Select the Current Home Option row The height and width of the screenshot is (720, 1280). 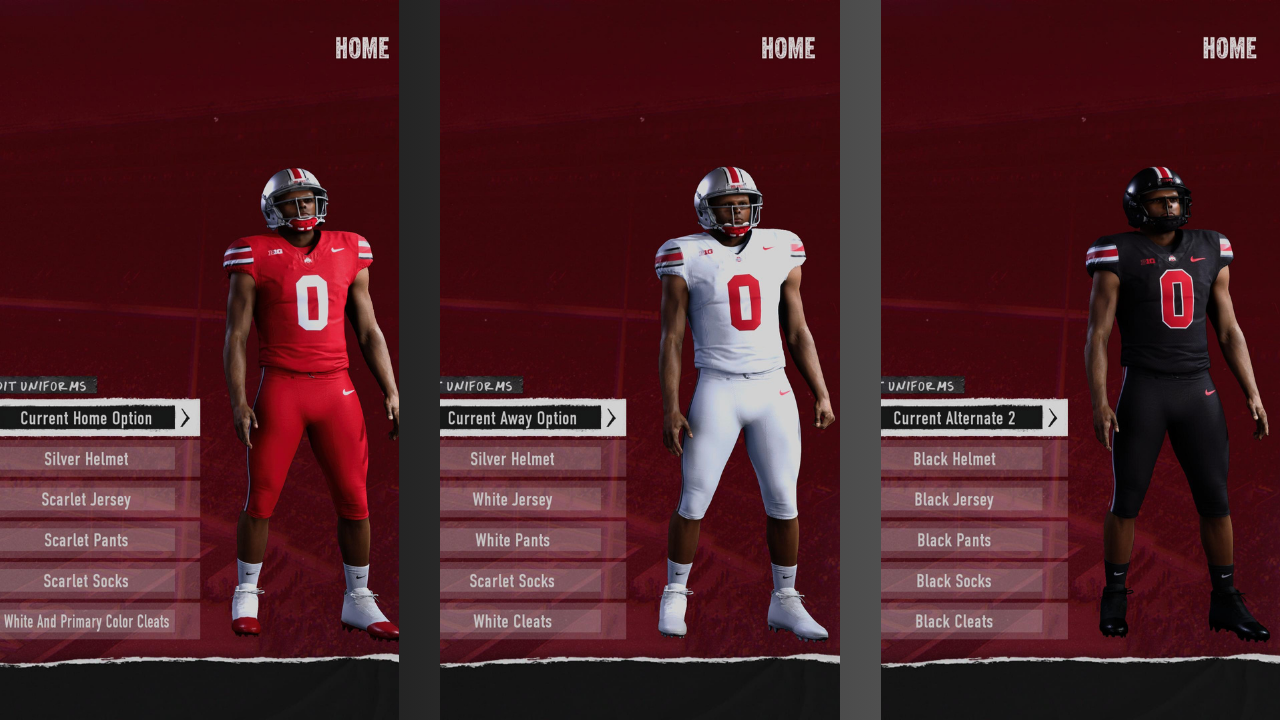(x=87, y=418)
